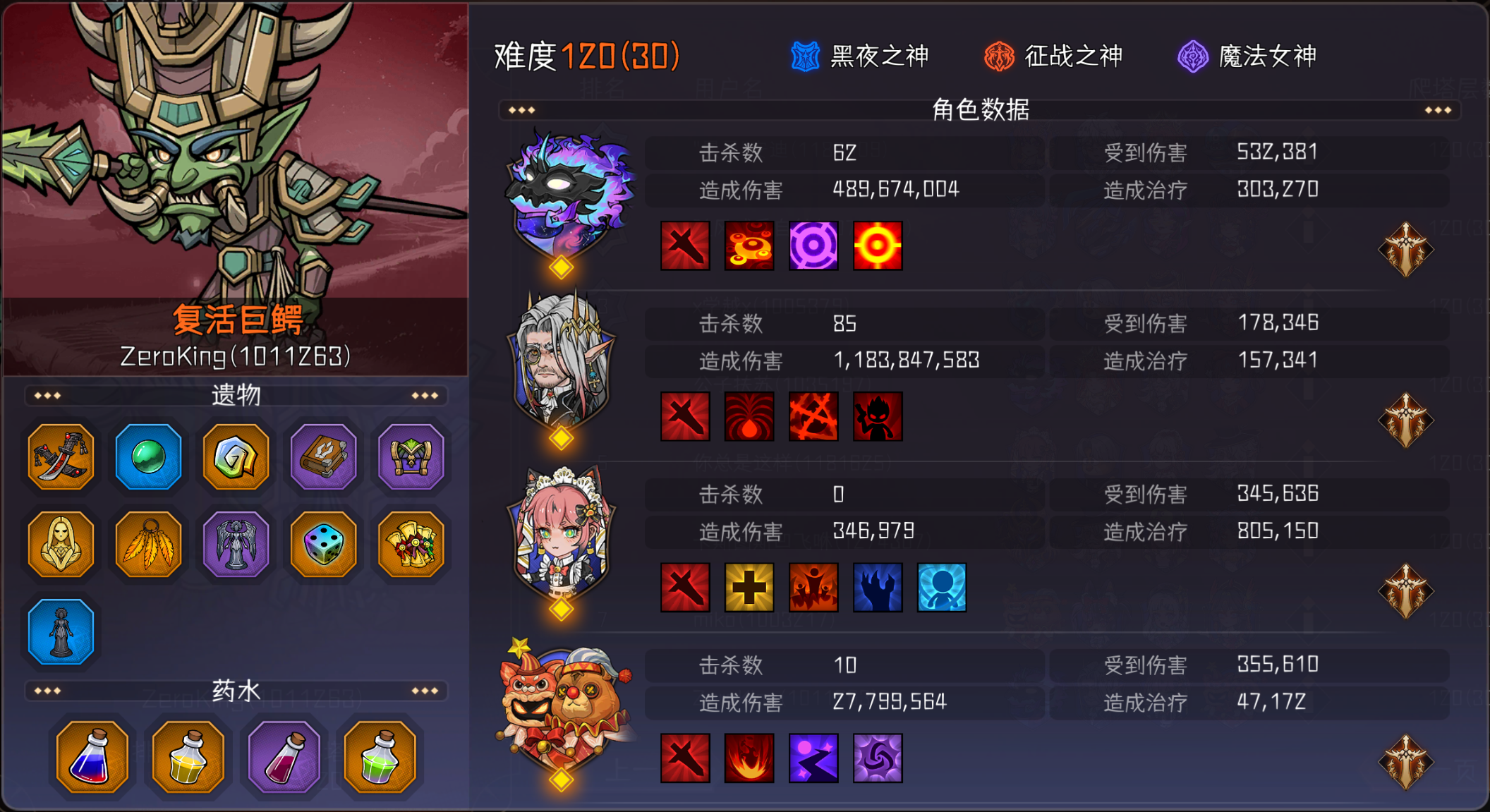Click the 黑夜之神 faction icon
The width and height of the screenshot is (1490, 812).
tap(804, 55)
